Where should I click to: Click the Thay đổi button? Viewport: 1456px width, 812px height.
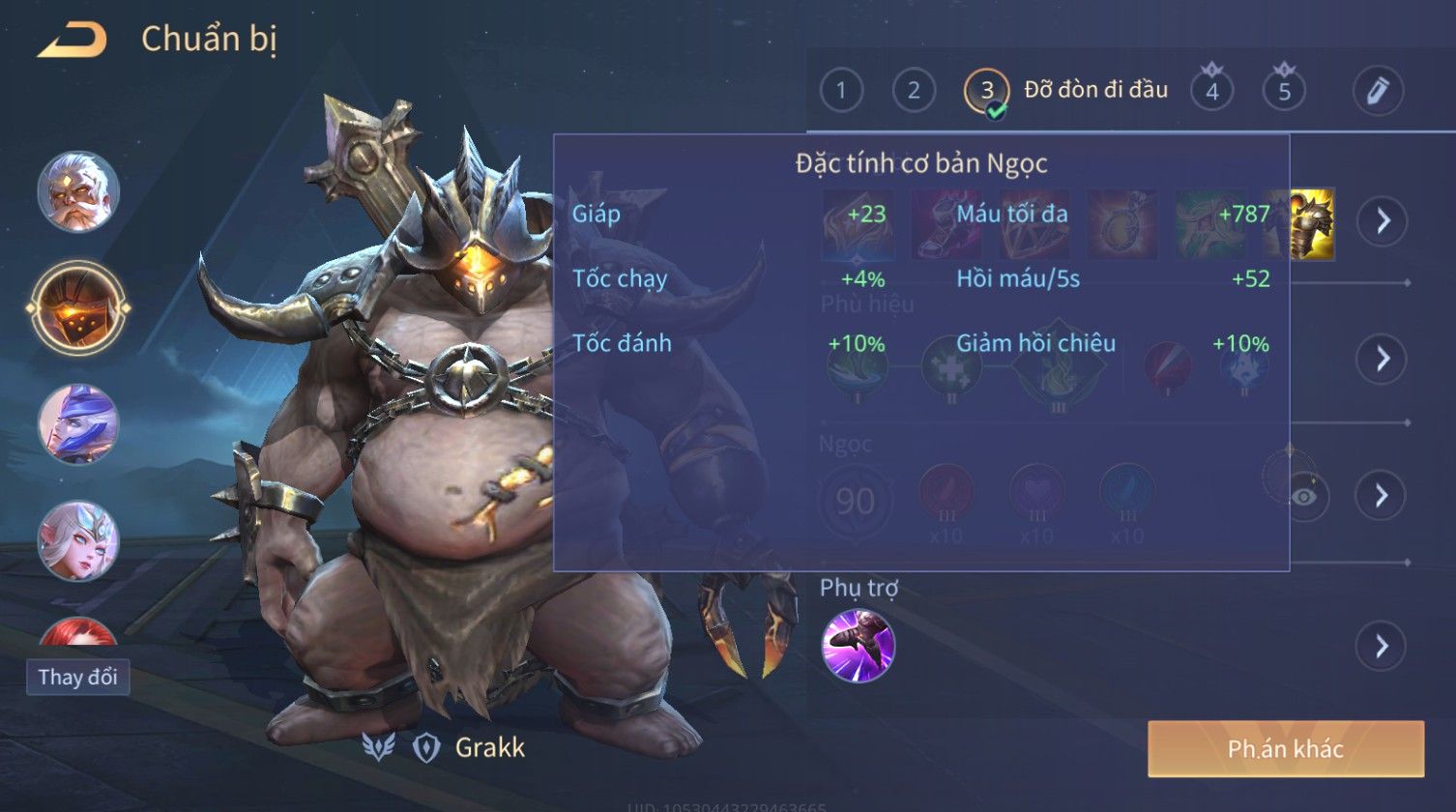pyautogui.click(x=77, y=677)
